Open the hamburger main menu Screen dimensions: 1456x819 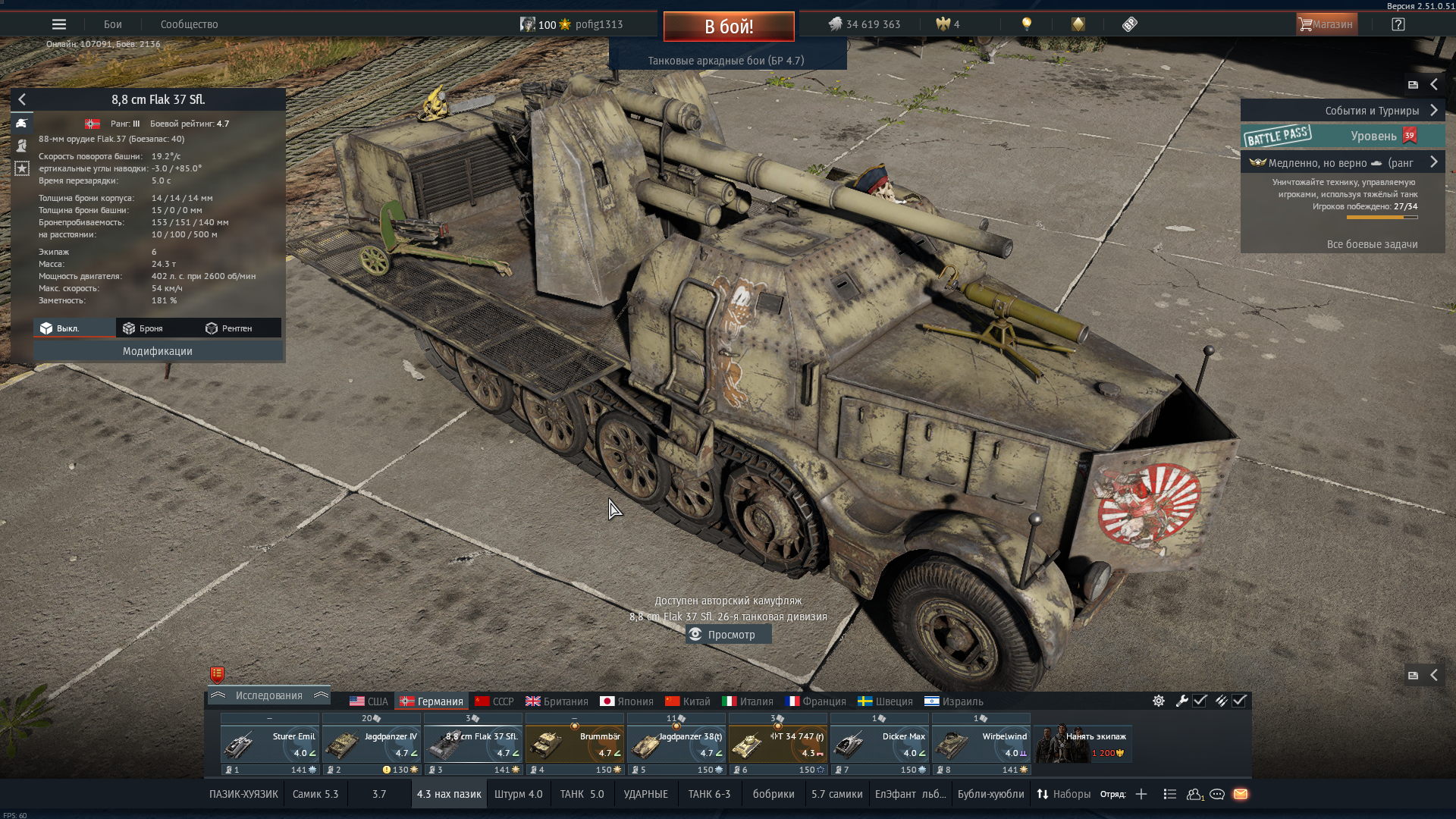[x=59, y=24]
